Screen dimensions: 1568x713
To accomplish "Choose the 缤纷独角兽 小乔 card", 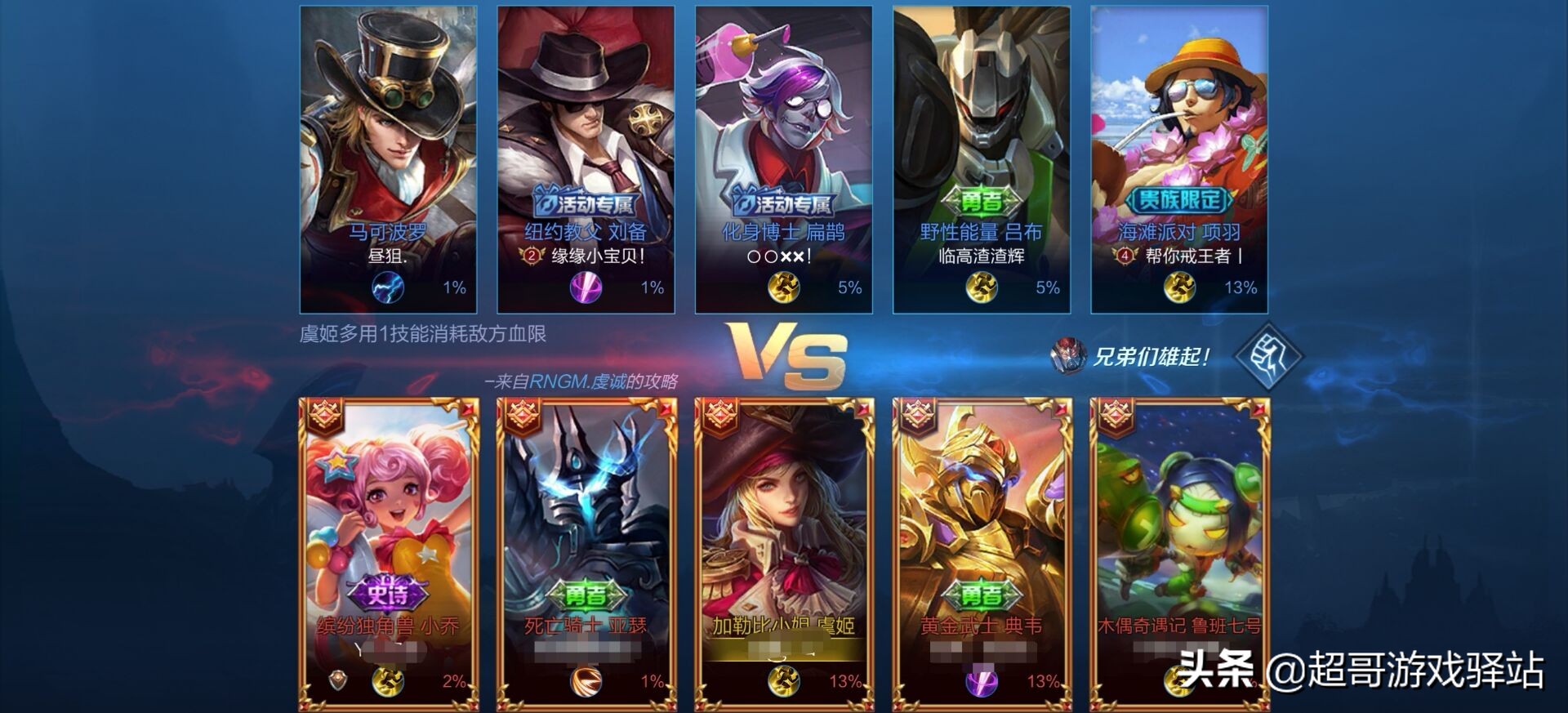I will click(388, 555).
